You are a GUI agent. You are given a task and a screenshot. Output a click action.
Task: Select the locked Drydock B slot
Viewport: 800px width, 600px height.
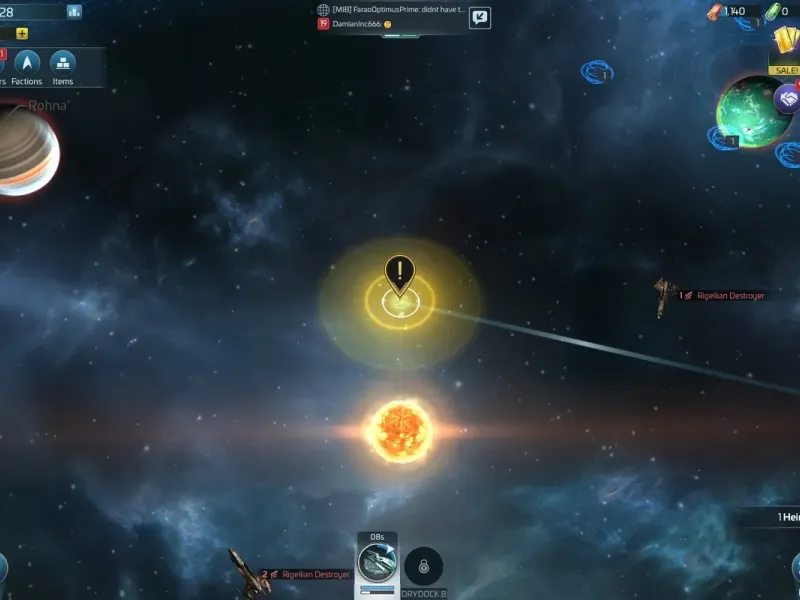tap(423, 567)
